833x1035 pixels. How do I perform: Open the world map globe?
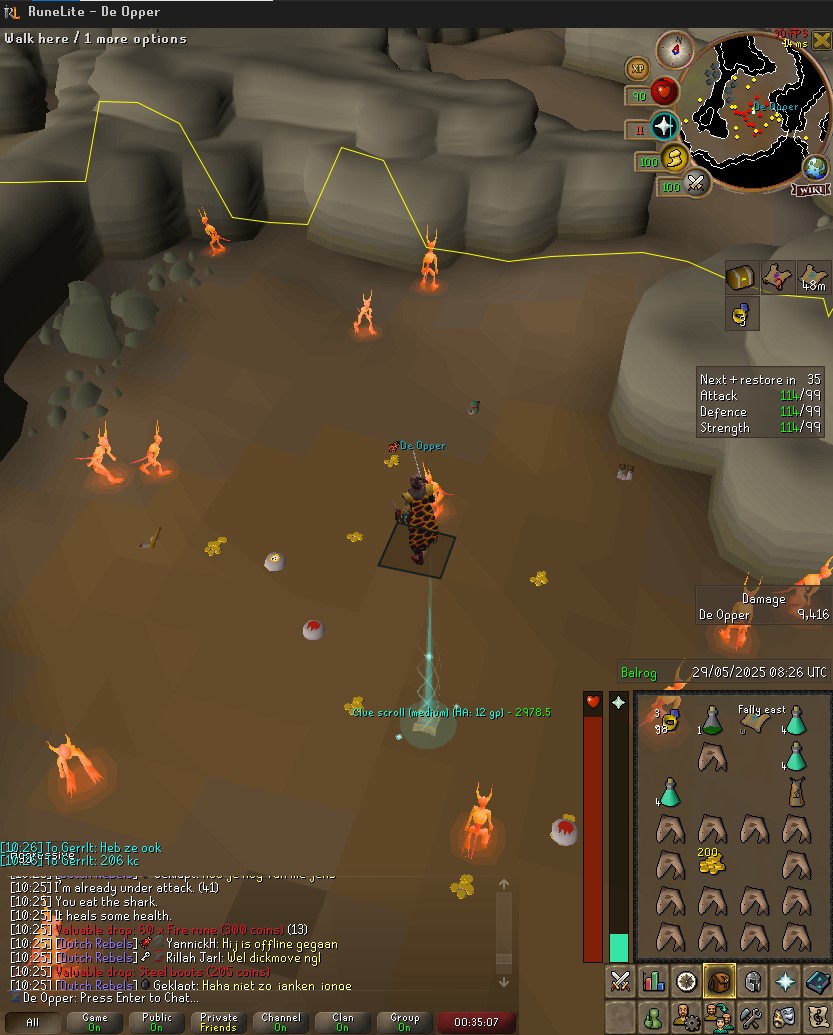click(x=816, y=168)
